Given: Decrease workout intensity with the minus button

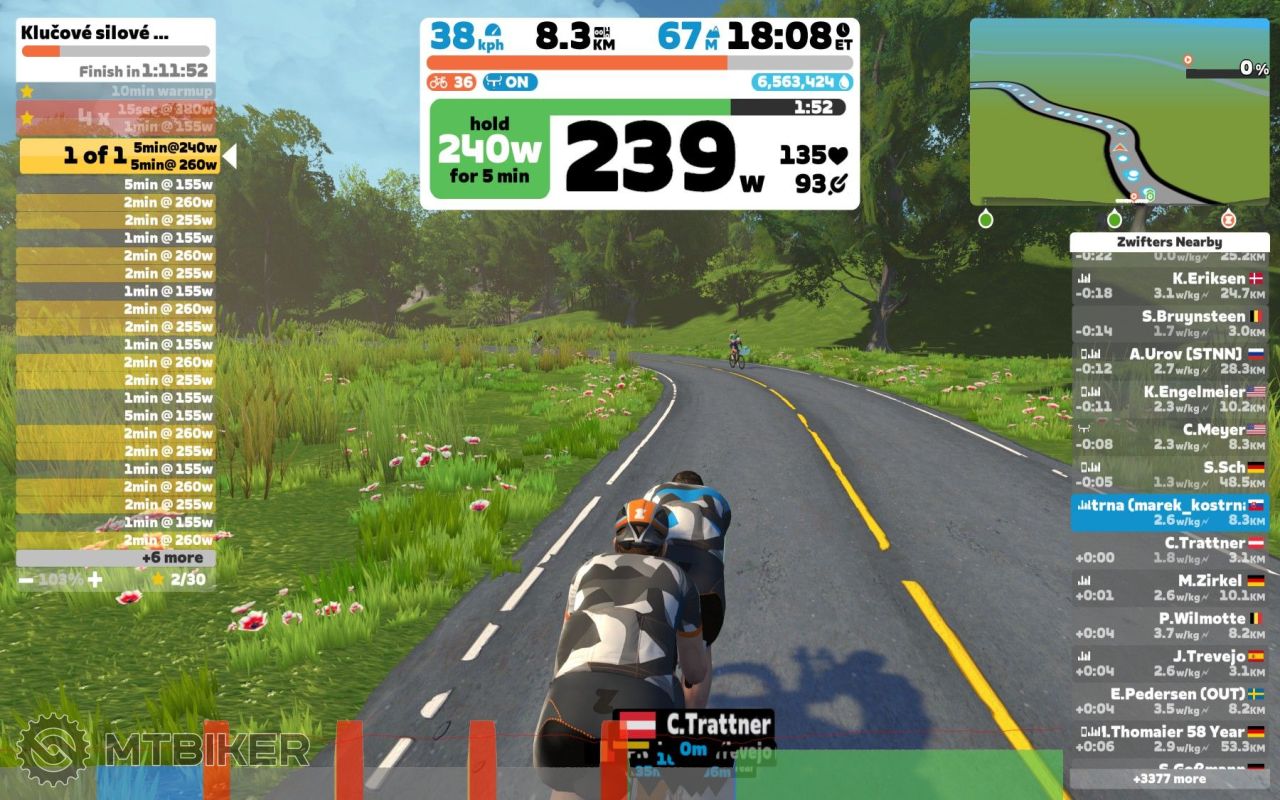Looking at the screenshot, I should click(x=26, y=579).
